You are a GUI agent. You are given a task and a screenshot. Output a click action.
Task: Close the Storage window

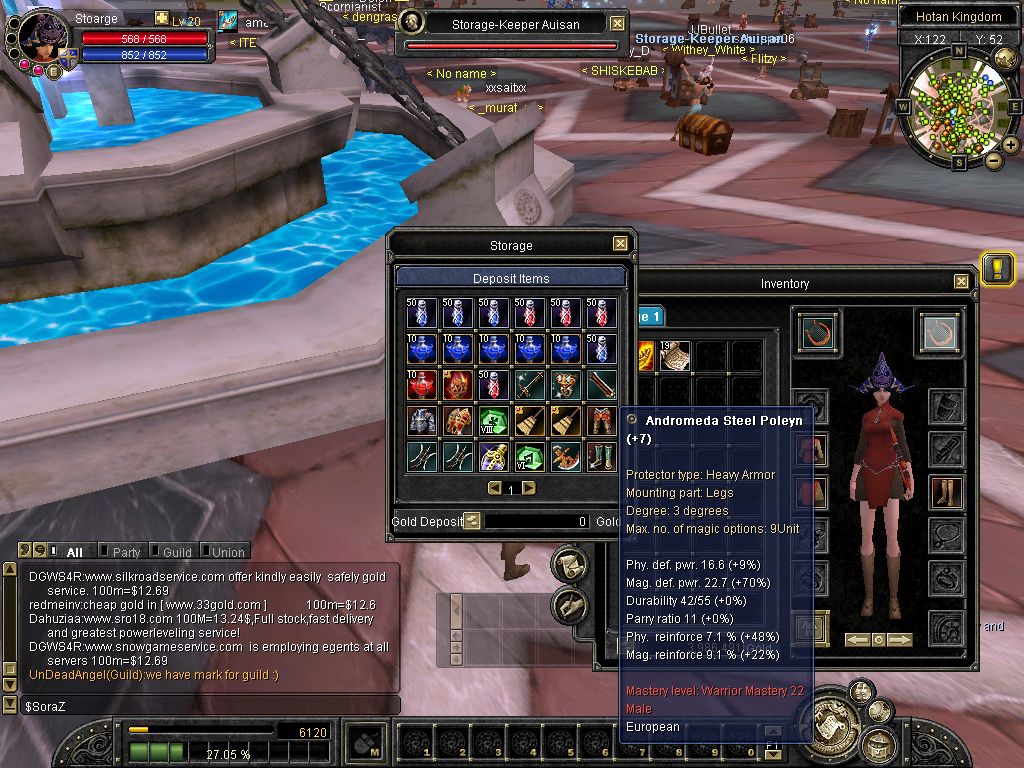tap(620, 244)
